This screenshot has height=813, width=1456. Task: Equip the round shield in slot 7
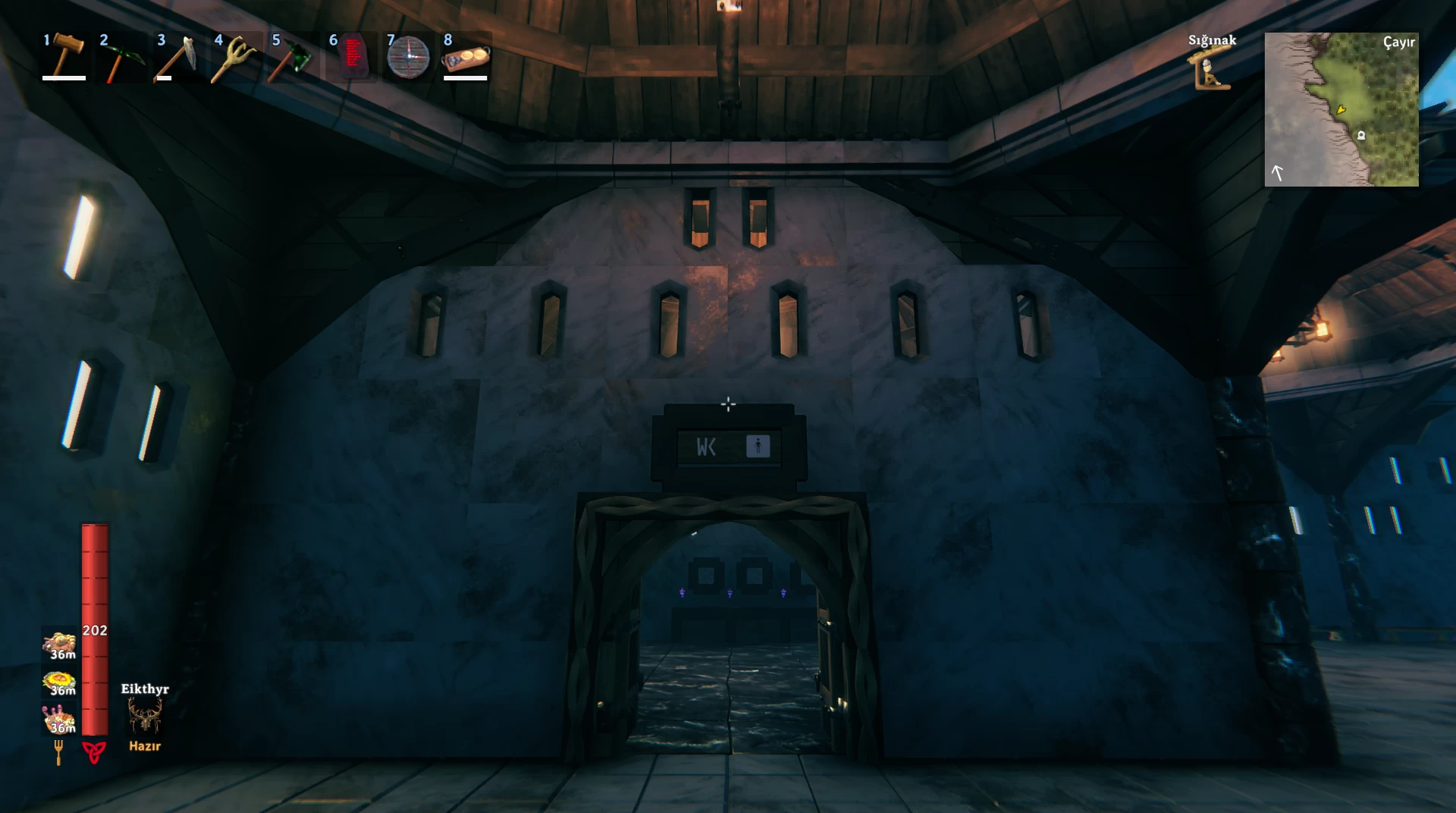point(408,58)
